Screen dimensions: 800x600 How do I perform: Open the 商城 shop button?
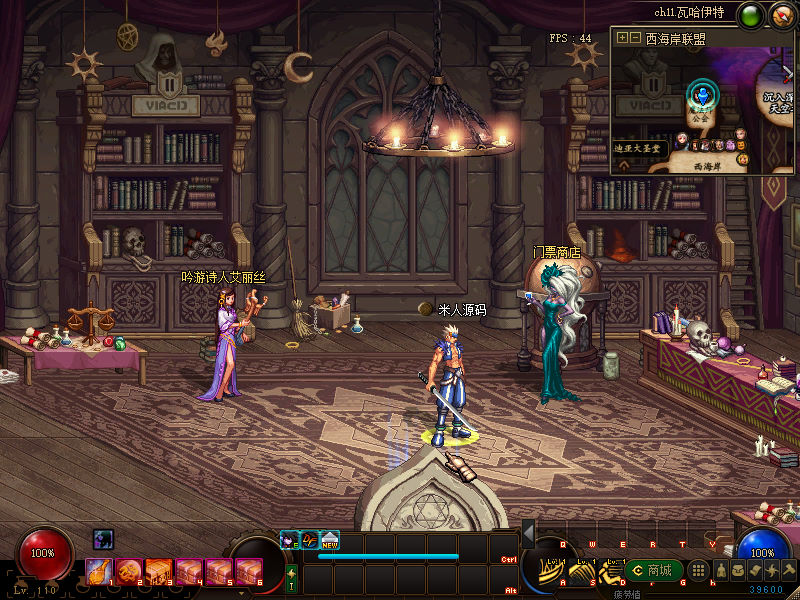point(651,571)
